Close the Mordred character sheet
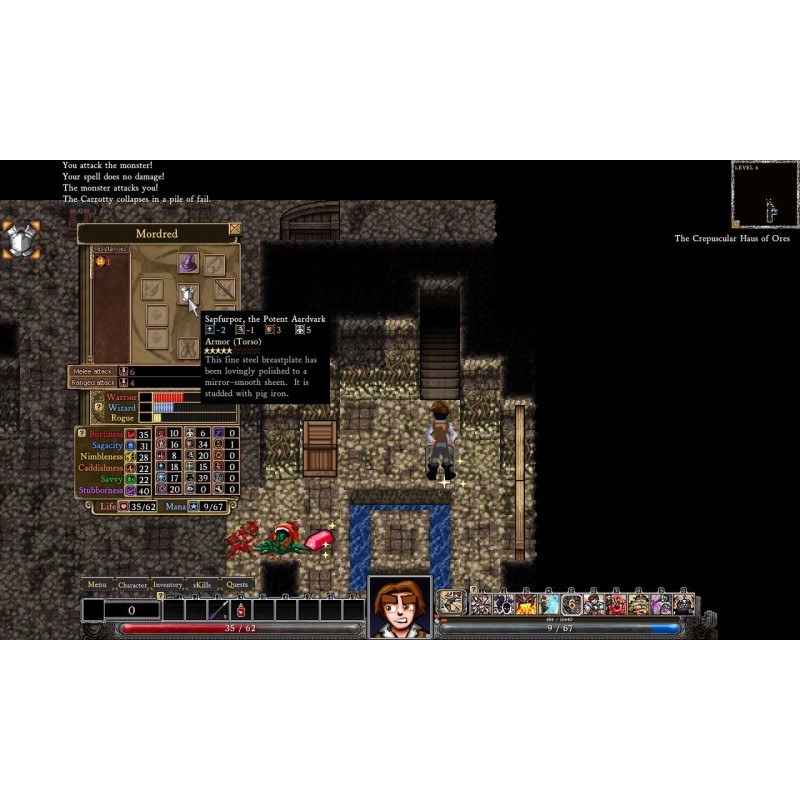Viewport: 800px width, 800px height. point(234,229)
